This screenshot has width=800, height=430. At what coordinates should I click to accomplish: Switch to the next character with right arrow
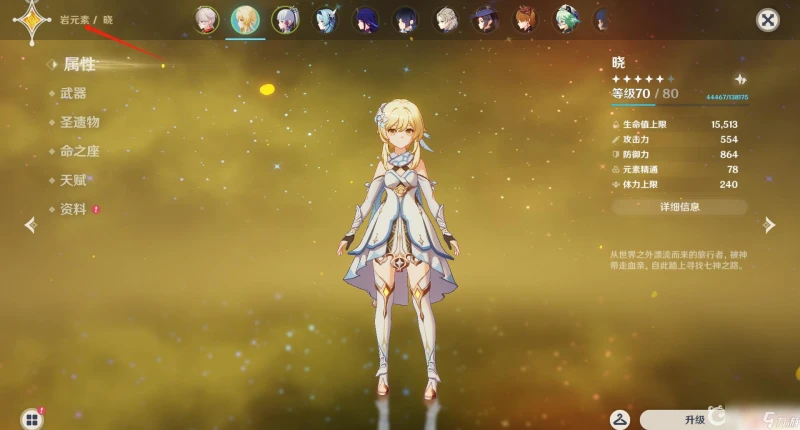[769, 225]
